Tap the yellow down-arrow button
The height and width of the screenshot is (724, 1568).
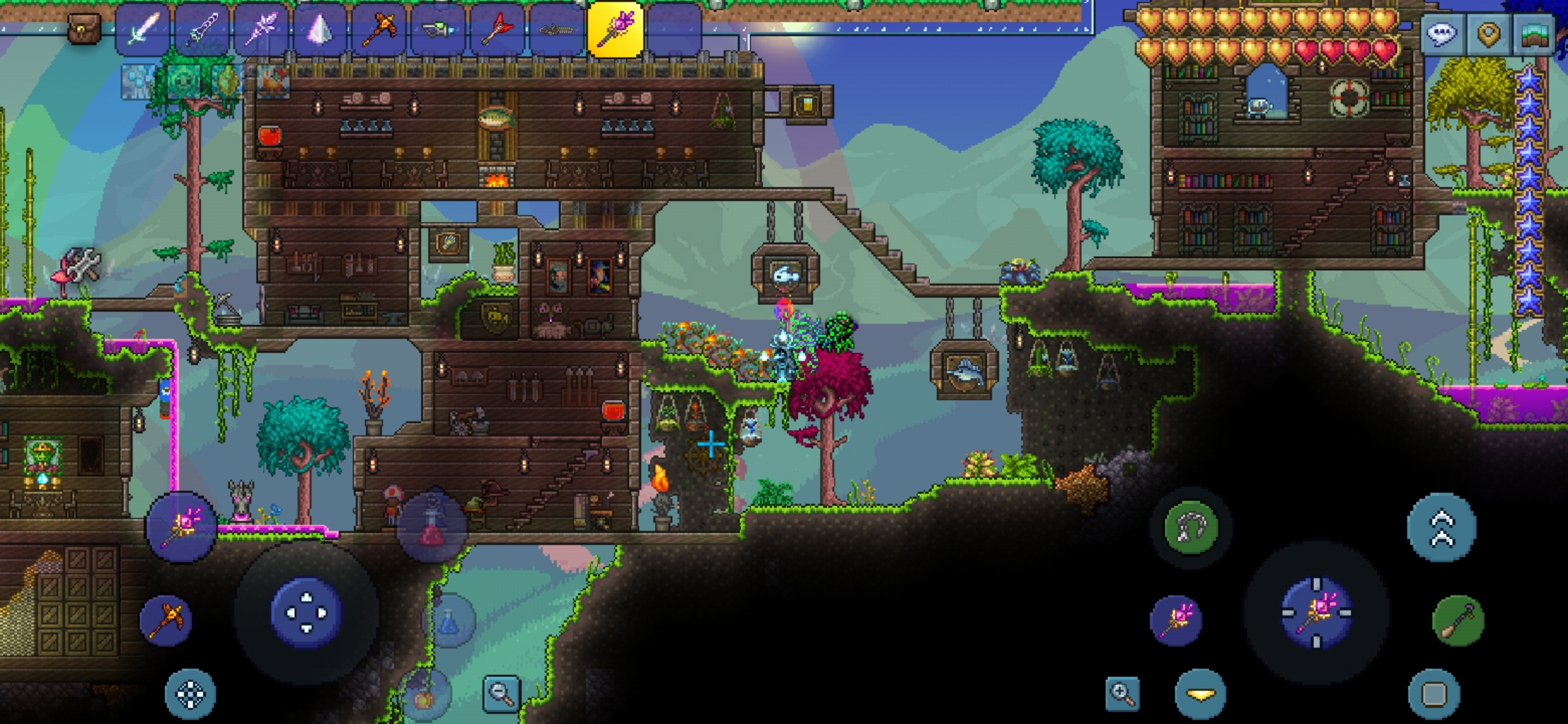(1200, 695)
